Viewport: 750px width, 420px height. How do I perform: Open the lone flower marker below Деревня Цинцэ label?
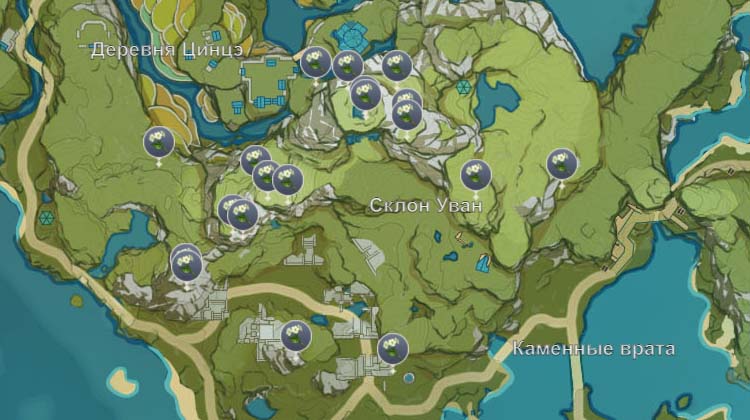pyautogui.click(x=158, y=143)
